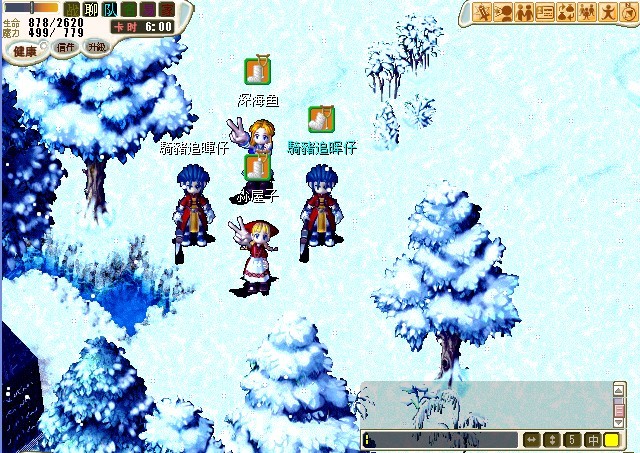640x453 pixels.
Task: Click the duel icon with the sword burst
Action: pyautogui.click(x=484, y=12)
